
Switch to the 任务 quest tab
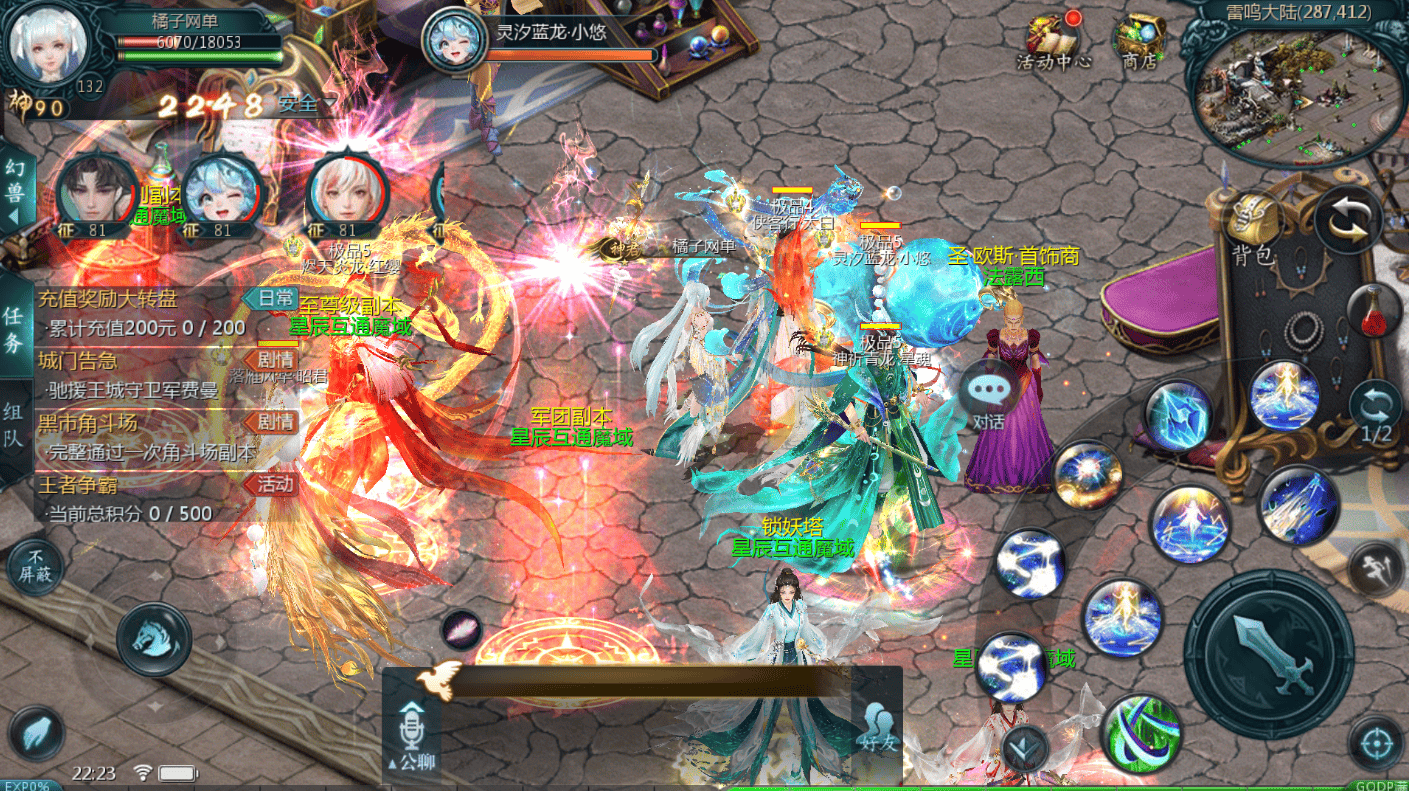(x=14, y=330)
